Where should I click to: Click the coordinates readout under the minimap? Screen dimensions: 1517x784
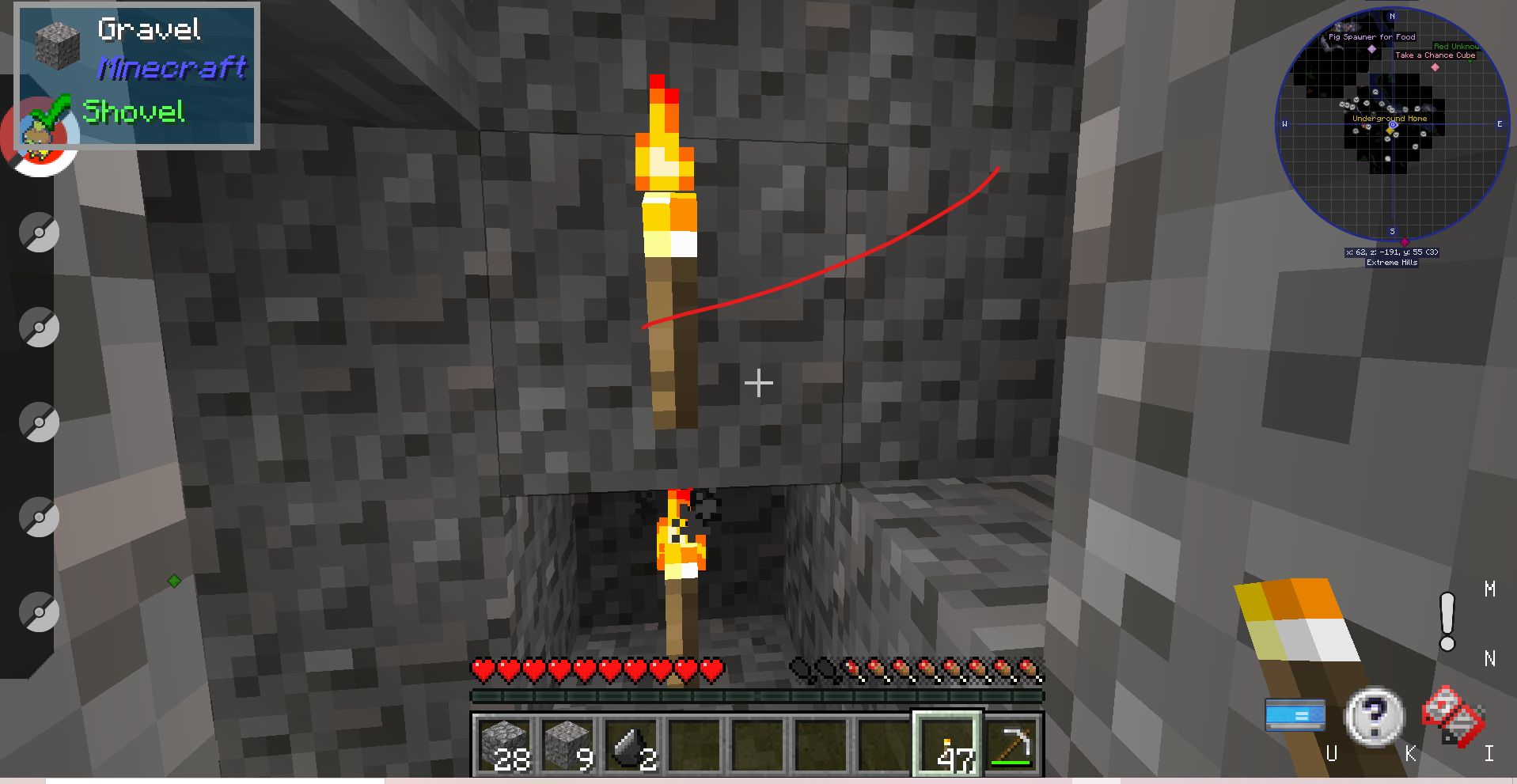pos(1391,252)
